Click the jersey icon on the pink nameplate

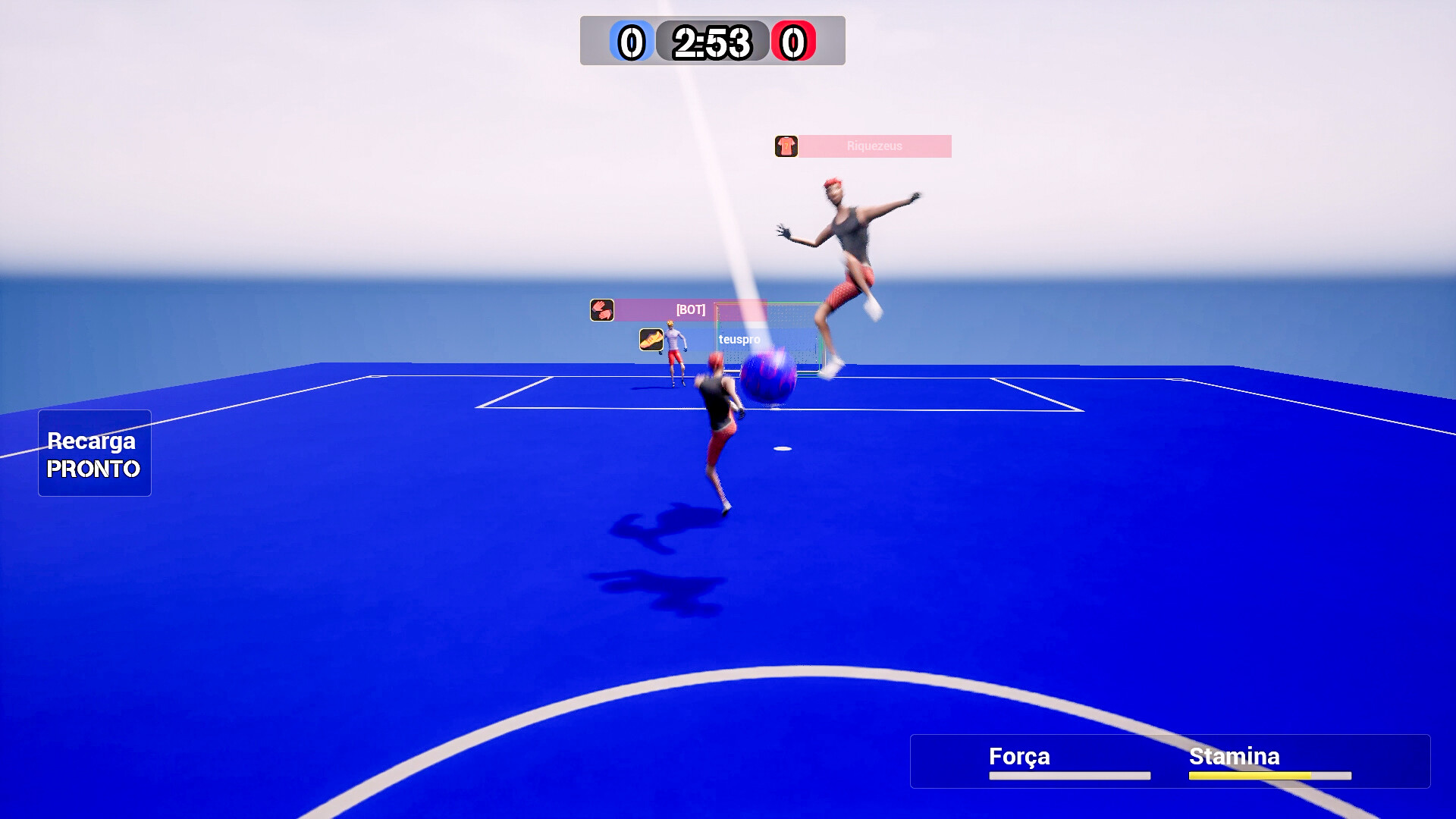click(786, 146)
